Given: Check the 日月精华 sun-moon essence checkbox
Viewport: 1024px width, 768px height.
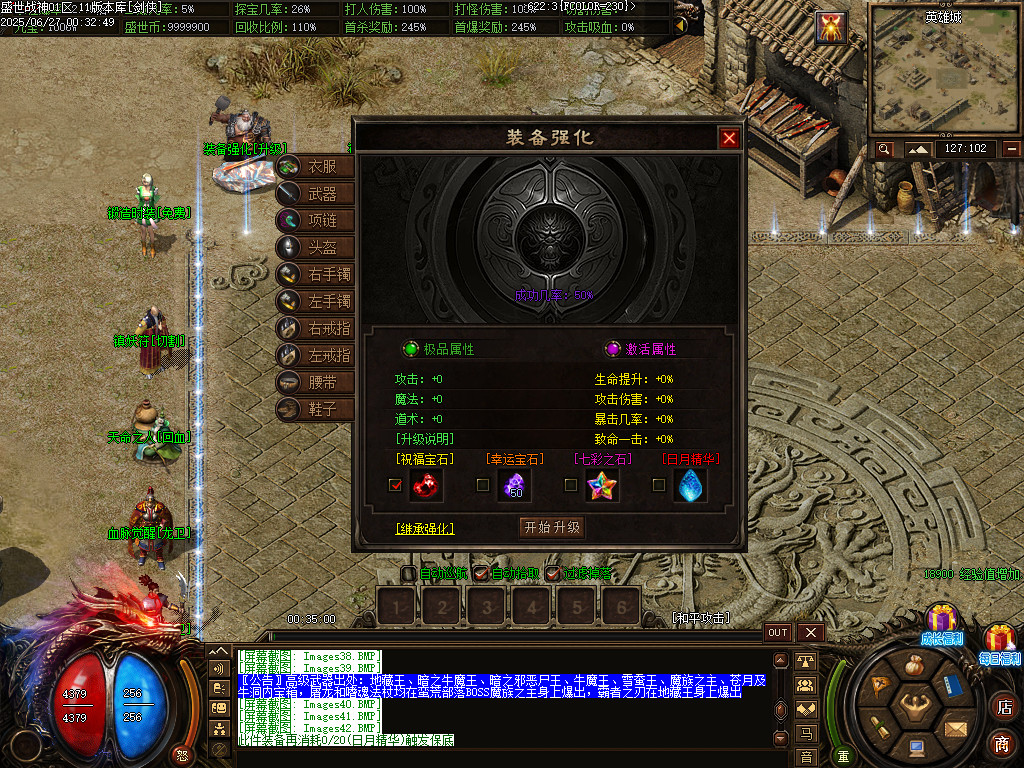Looking at the screenshot, I should [659, 485].
